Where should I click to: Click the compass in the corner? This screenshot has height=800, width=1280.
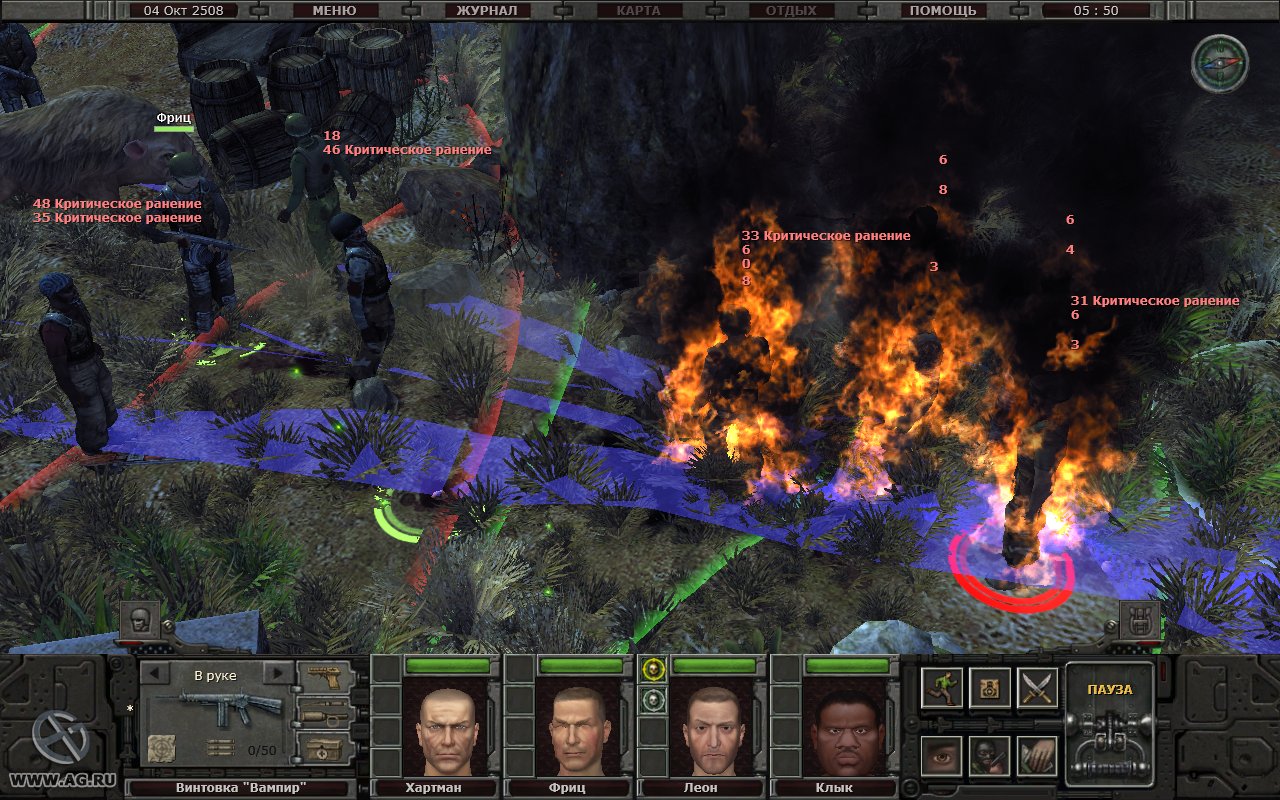(1219, 63)
